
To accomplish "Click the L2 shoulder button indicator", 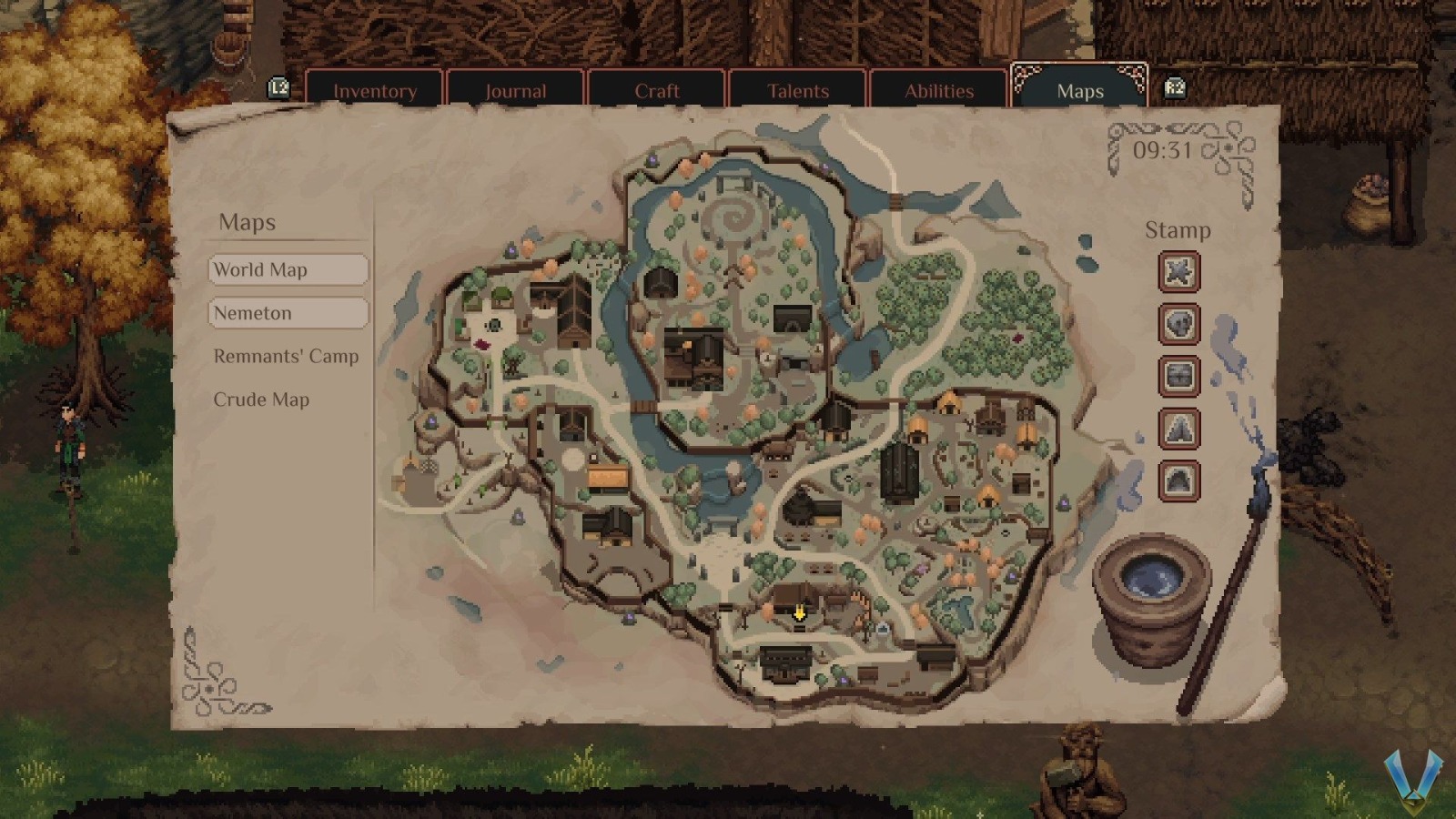I will tap(278, 88).
